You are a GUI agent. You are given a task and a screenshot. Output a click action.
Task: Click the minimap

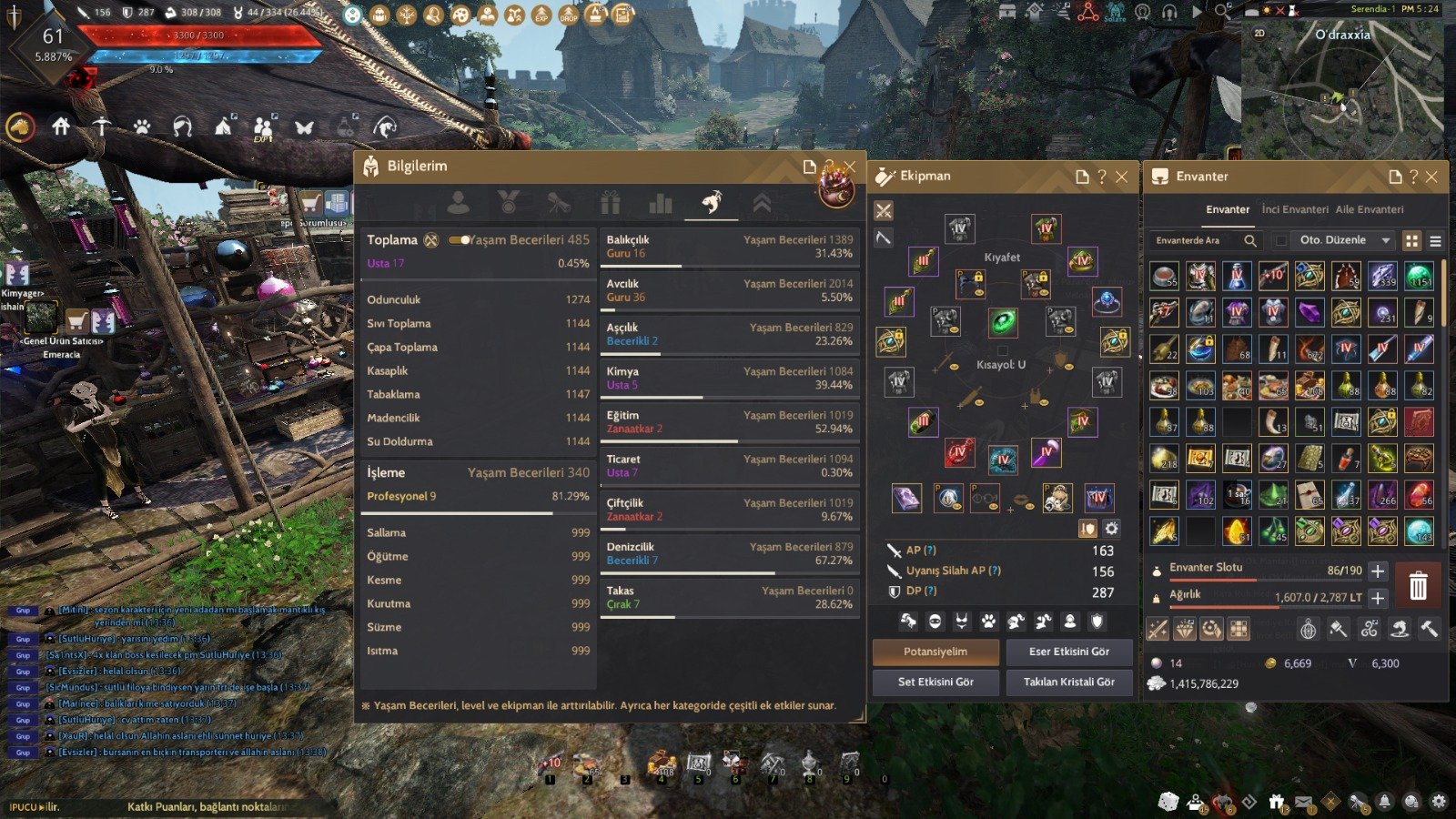pos(1341,91)
